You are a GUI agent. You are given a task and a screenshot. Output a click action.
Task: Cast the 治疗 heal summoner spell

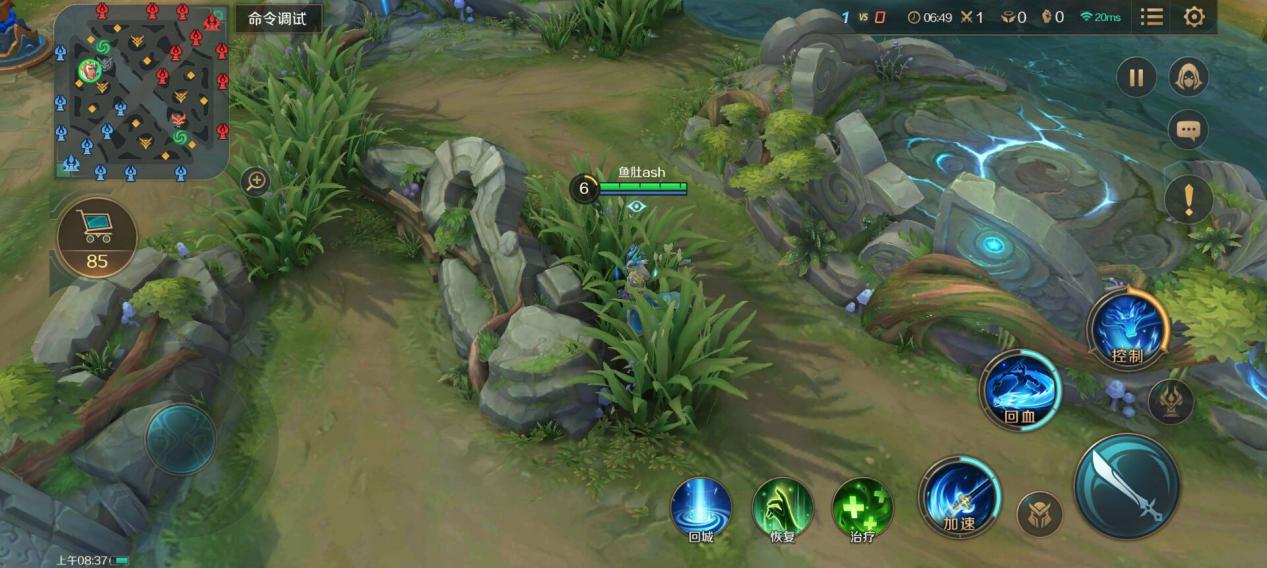pyautogui.click(x=862, y=506)
